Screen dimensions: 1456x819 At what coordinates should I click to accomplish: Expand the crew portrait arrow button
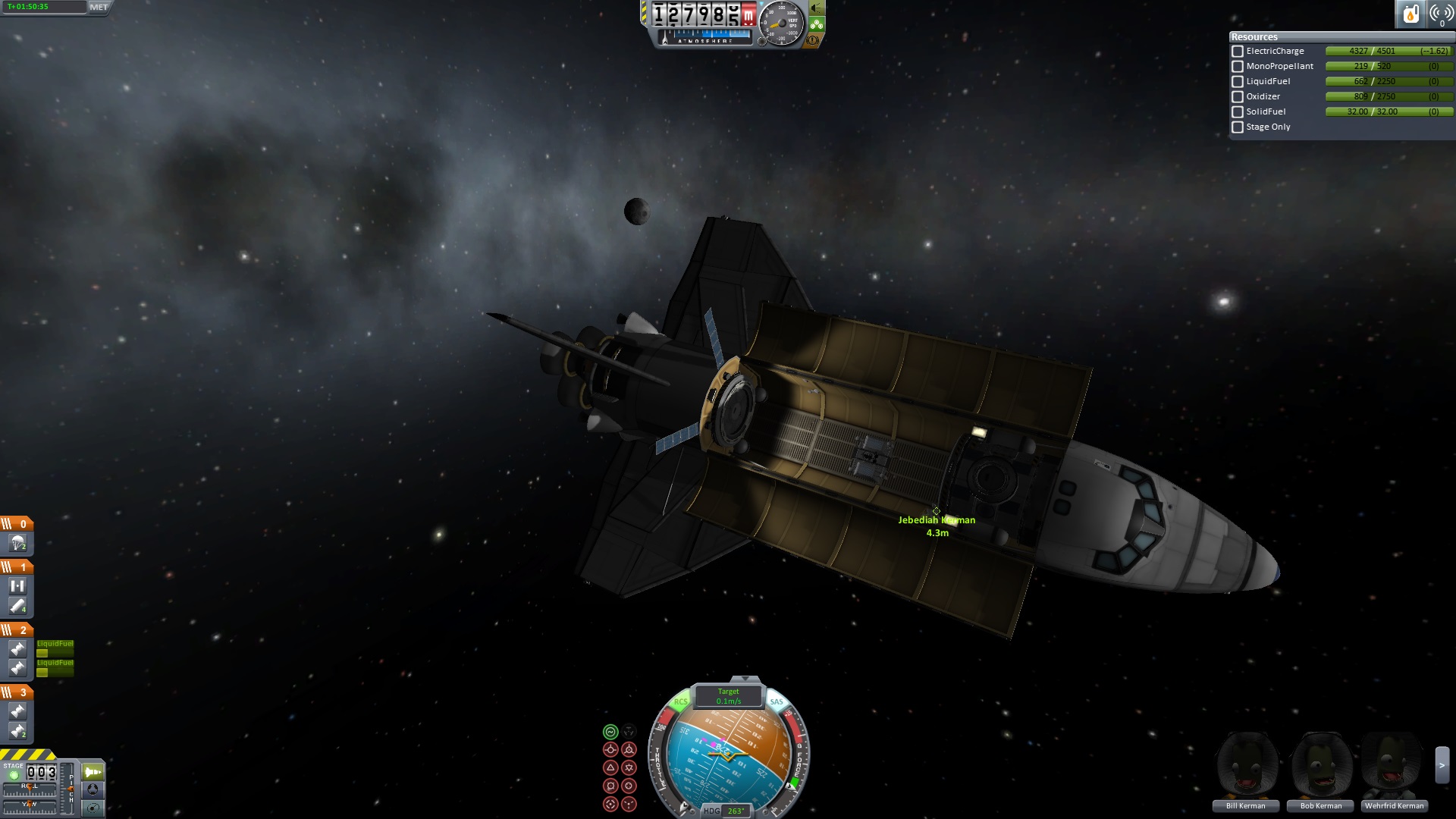point(1442,766)
